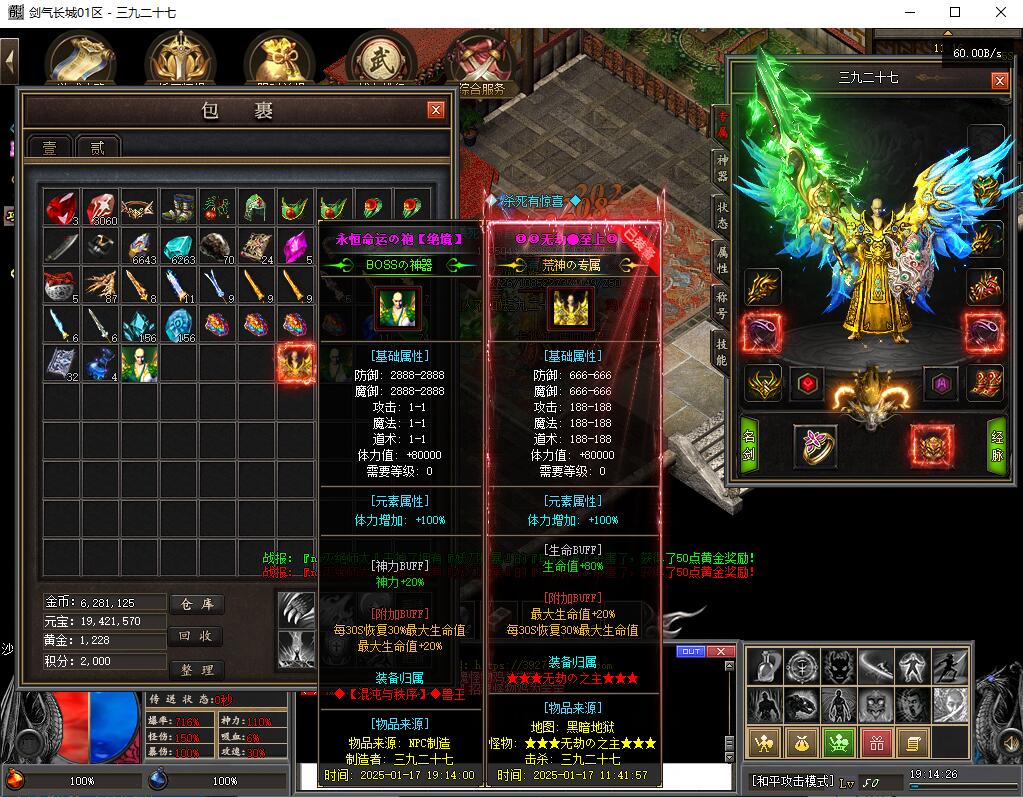This screenshot has width=1023, height=797.
Task: Close the character equipment panel
Action: coord(999,80)
